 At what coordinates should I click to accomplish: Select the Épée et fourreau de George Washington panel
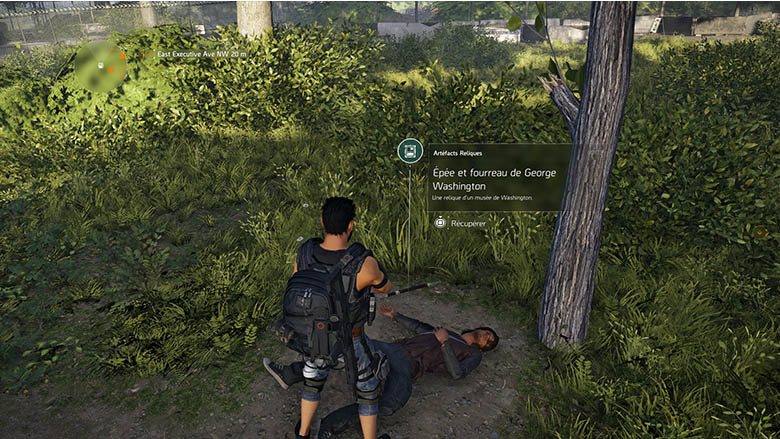pyautogui.click(x=498, y=179)
